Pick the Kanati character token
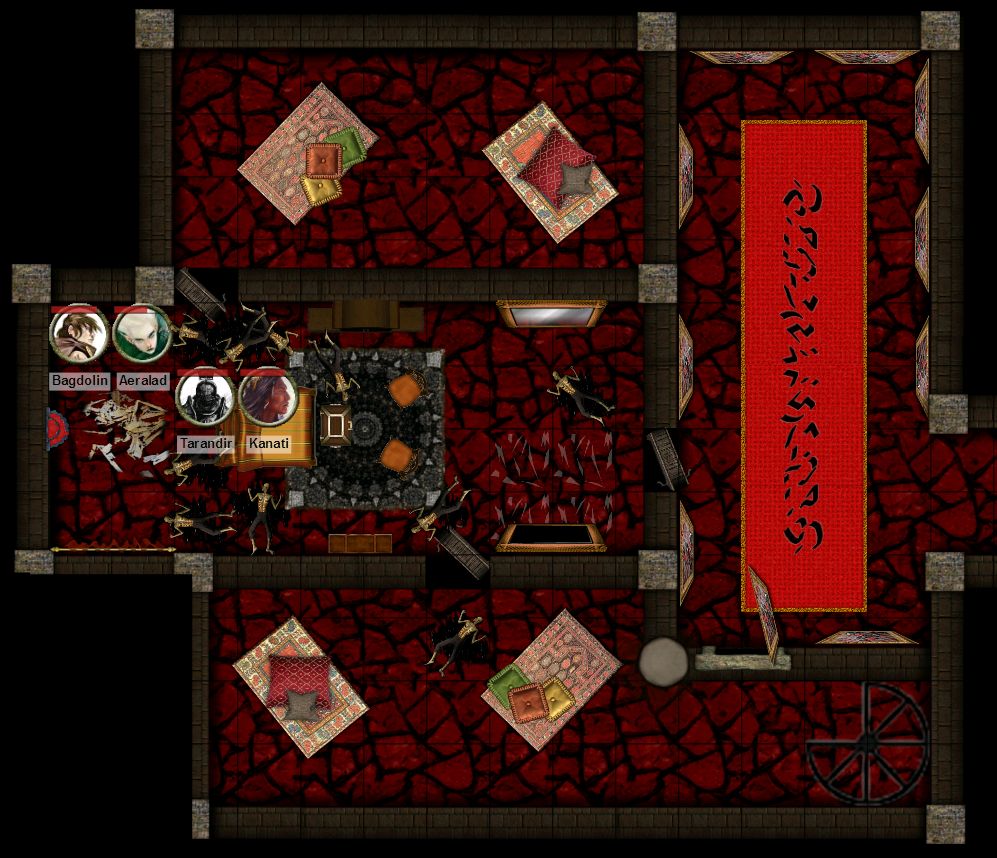 (x=265, y=398)
